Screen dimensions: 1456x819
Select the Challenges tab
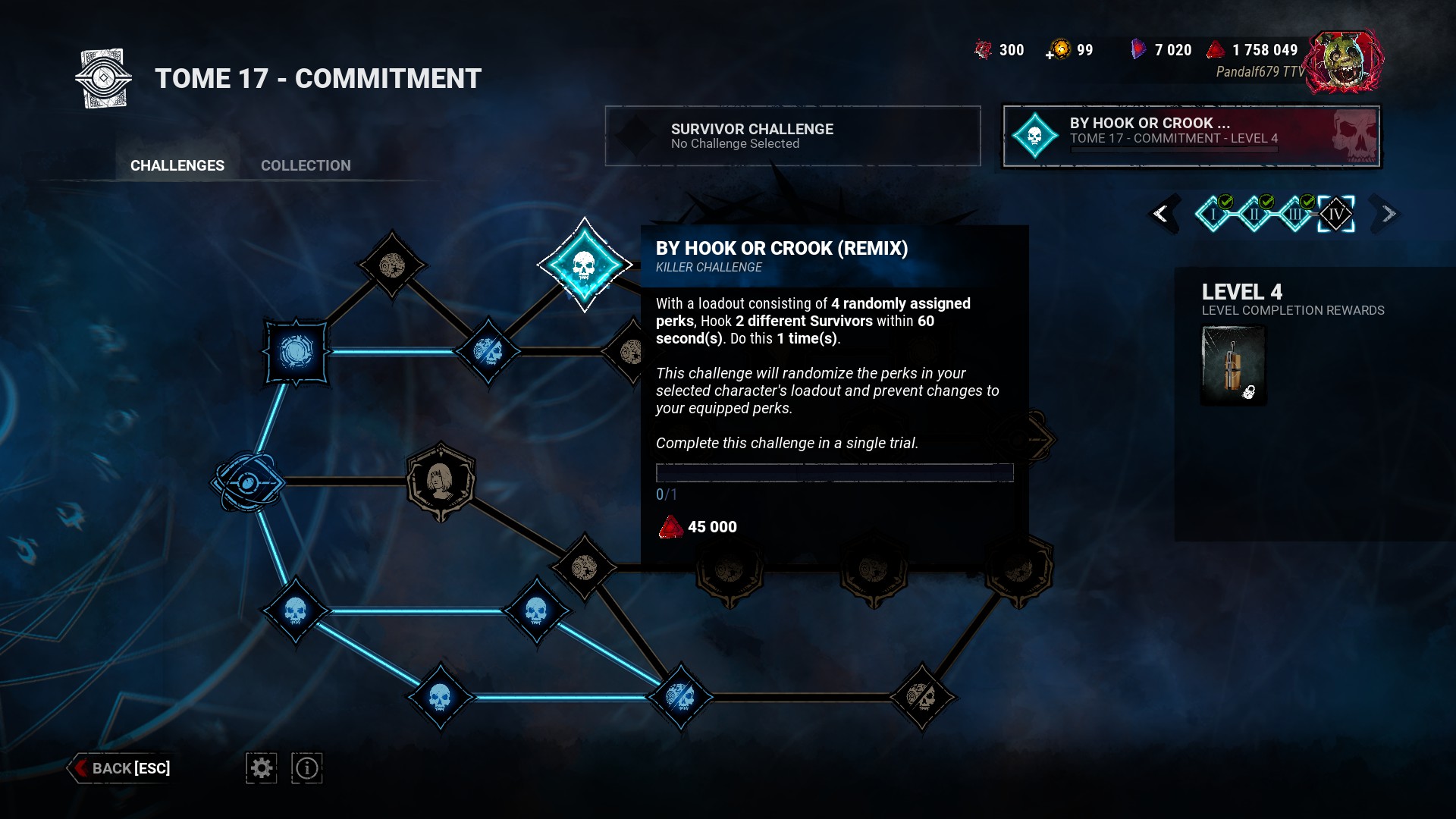pos(177,165)
